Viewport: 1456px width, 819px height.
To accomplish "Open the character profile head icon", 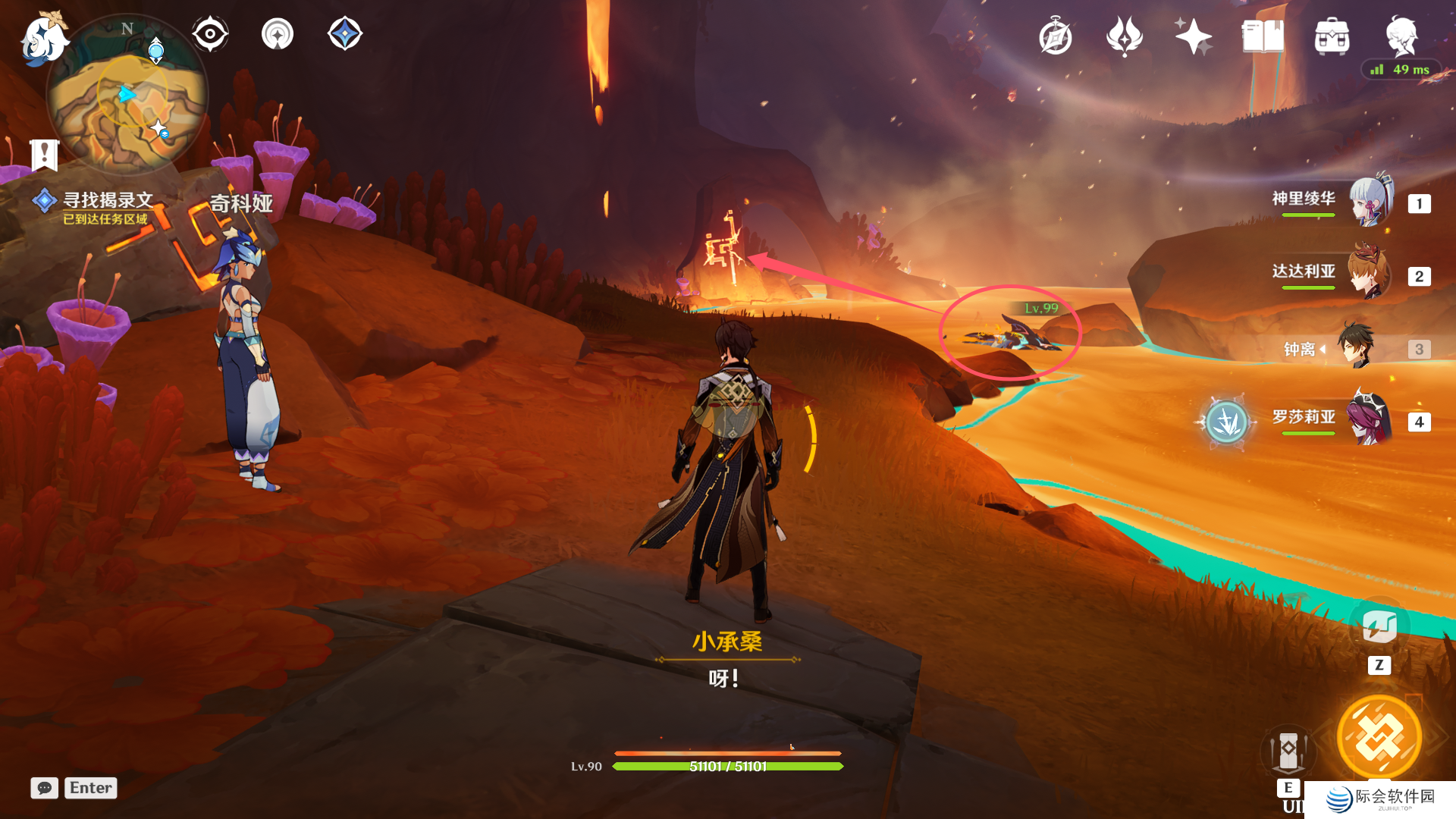I will click(1401, 35).
